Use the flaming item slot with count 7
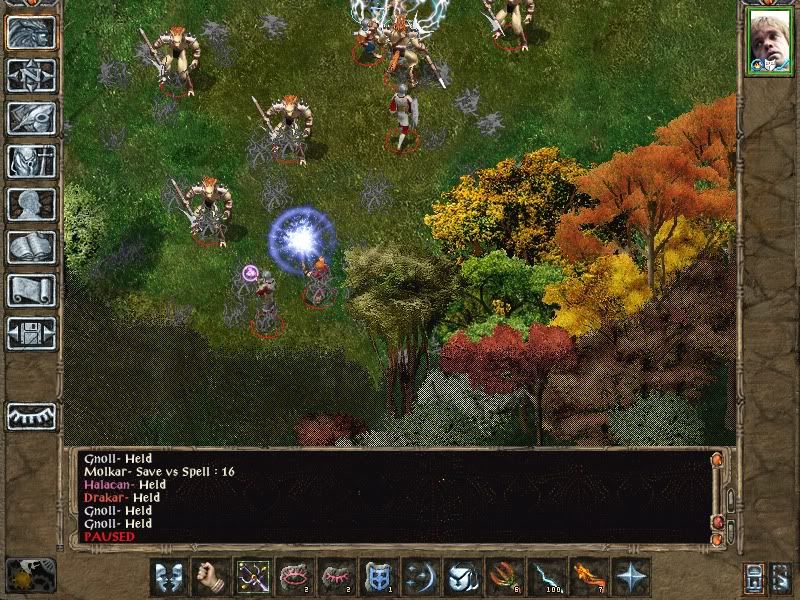This screenshot has height=600, width=800. pyautogui.click(x=589, y=577)
